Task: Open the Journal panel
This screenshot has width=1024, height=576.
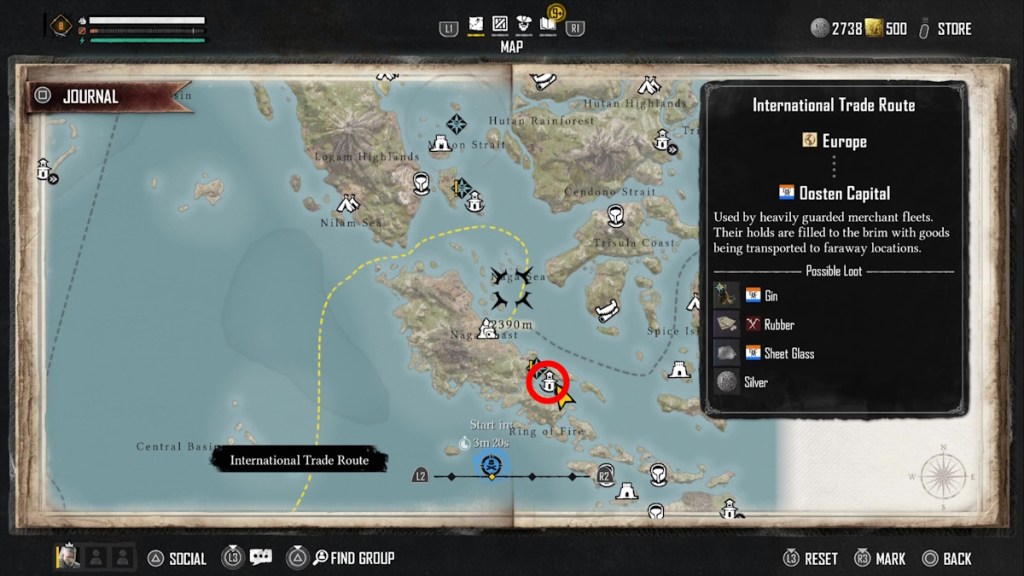Action: (x=90, y=97)
